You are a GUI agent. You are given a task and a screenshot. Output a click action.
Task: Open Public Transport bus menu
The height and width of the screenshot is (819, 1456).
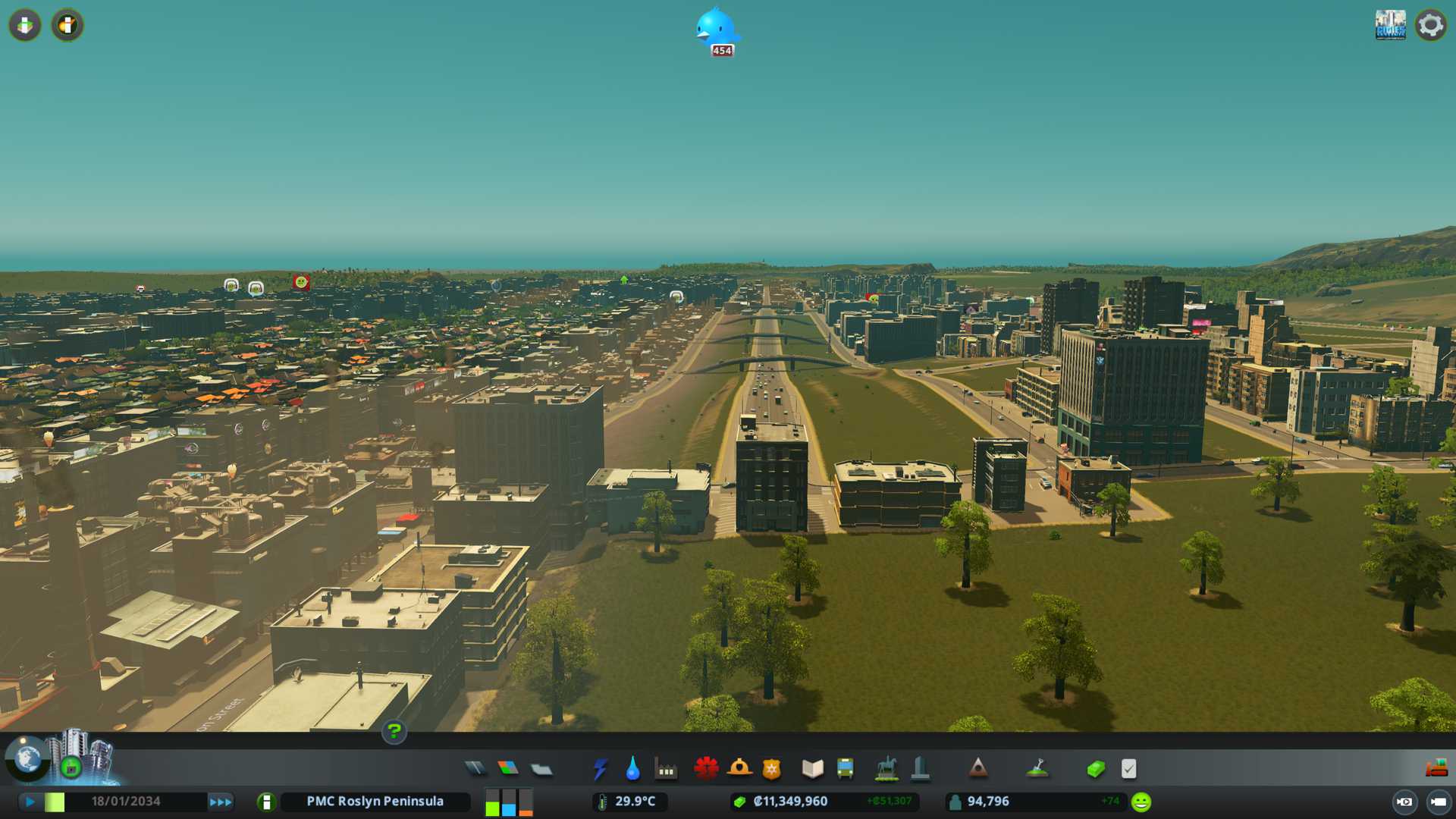tap(845, 769)
